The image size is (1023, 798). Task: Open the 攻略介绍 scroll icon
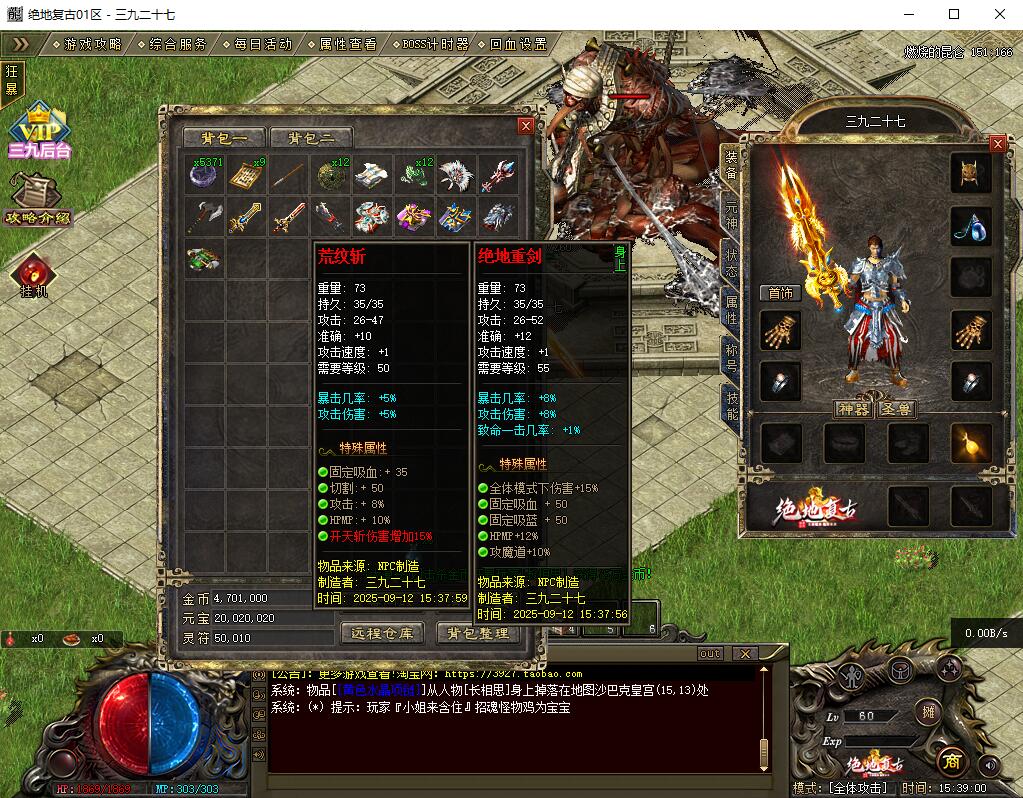[38, 198]
